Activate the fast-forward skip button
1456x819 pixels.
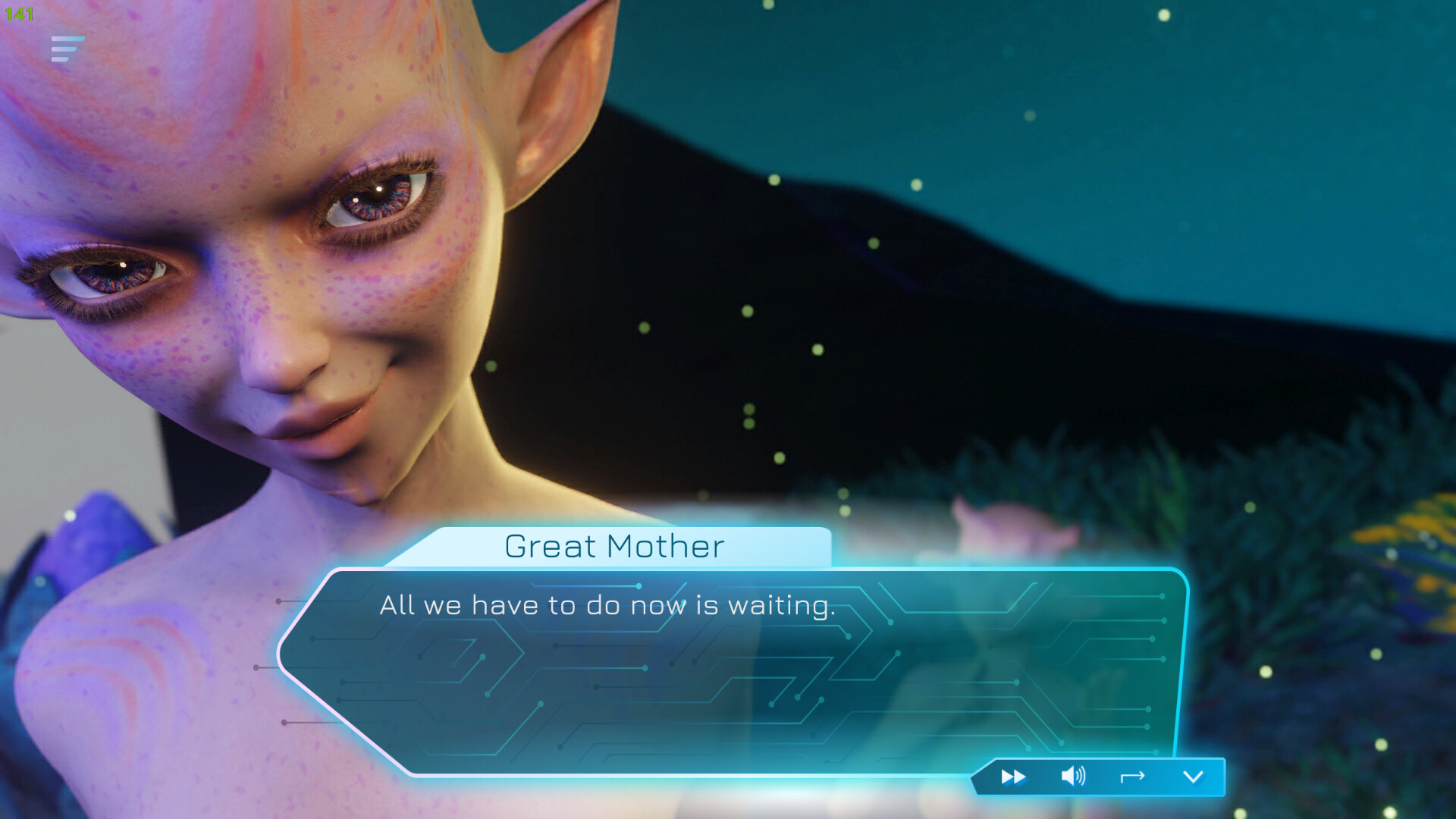pos(1013,777)
